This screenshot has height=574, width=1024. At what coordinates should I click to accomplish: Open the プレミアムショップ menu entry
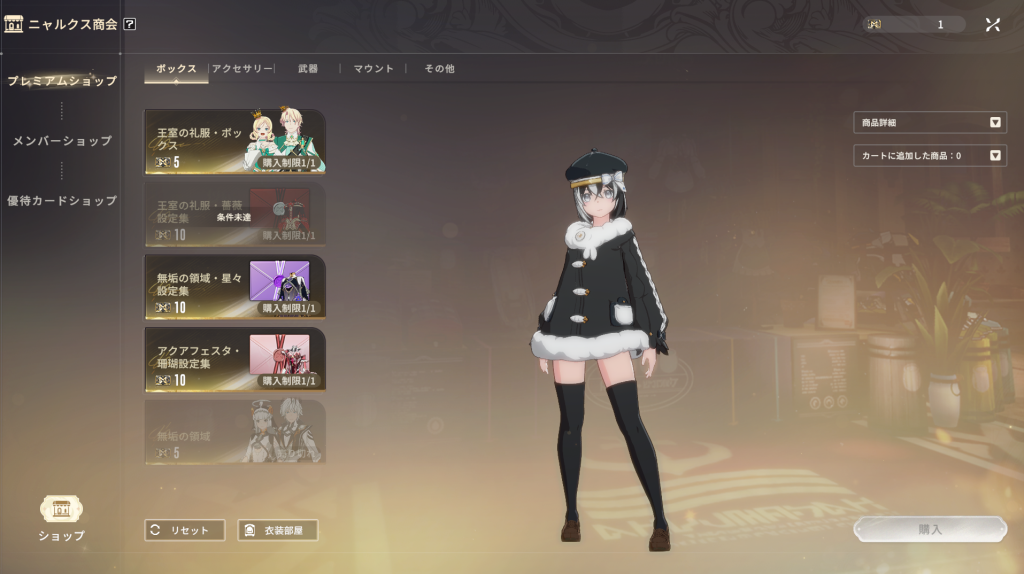pyautogui.click(x=62, y=81)
